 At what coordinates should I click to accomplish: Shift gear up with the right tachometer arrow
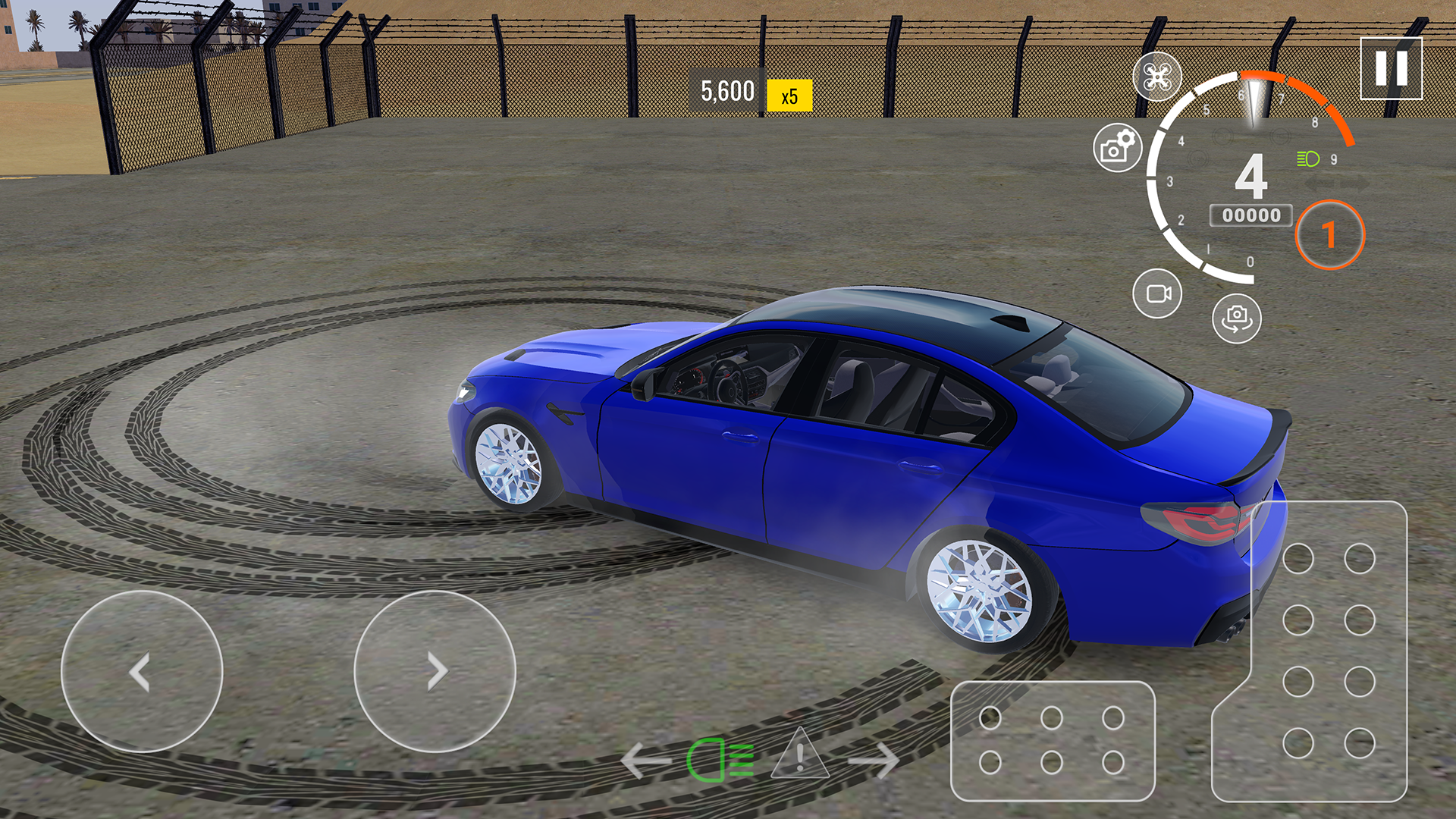(1355, 185)
